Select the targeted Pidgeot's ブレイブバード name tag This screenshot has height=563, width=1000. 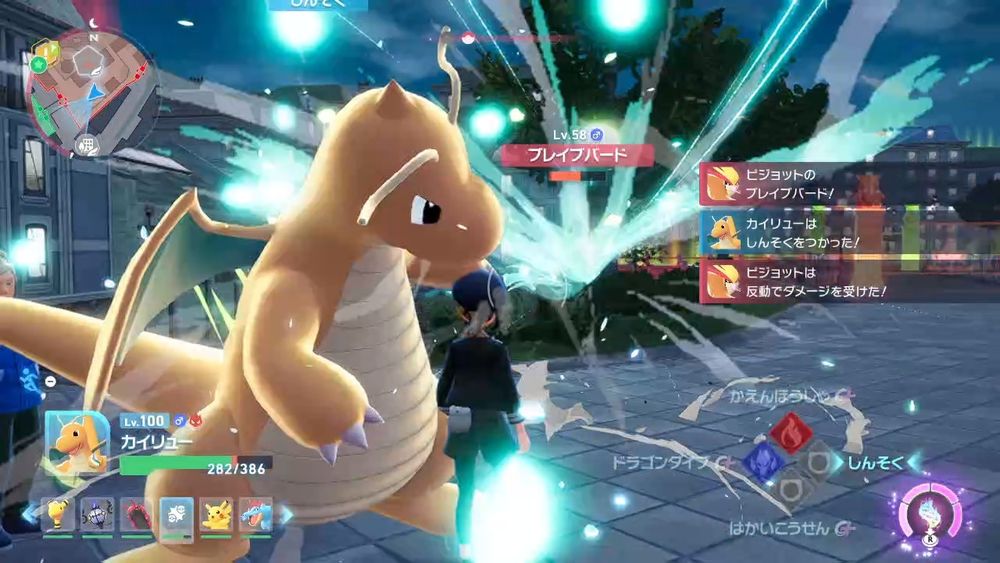coord(577,155)
